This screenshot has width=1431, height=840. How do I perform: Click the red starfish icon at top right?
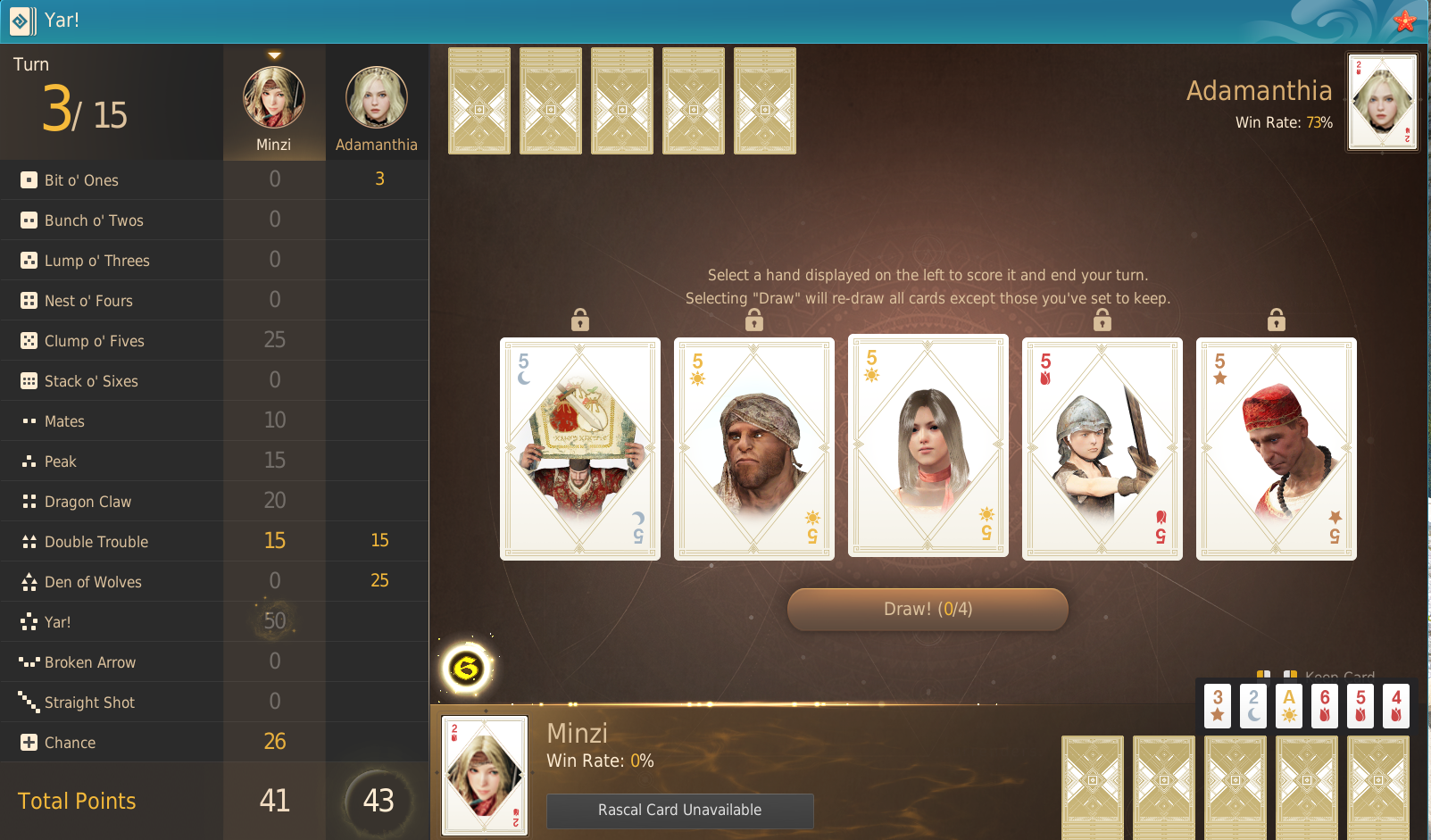click(1405, 21)
